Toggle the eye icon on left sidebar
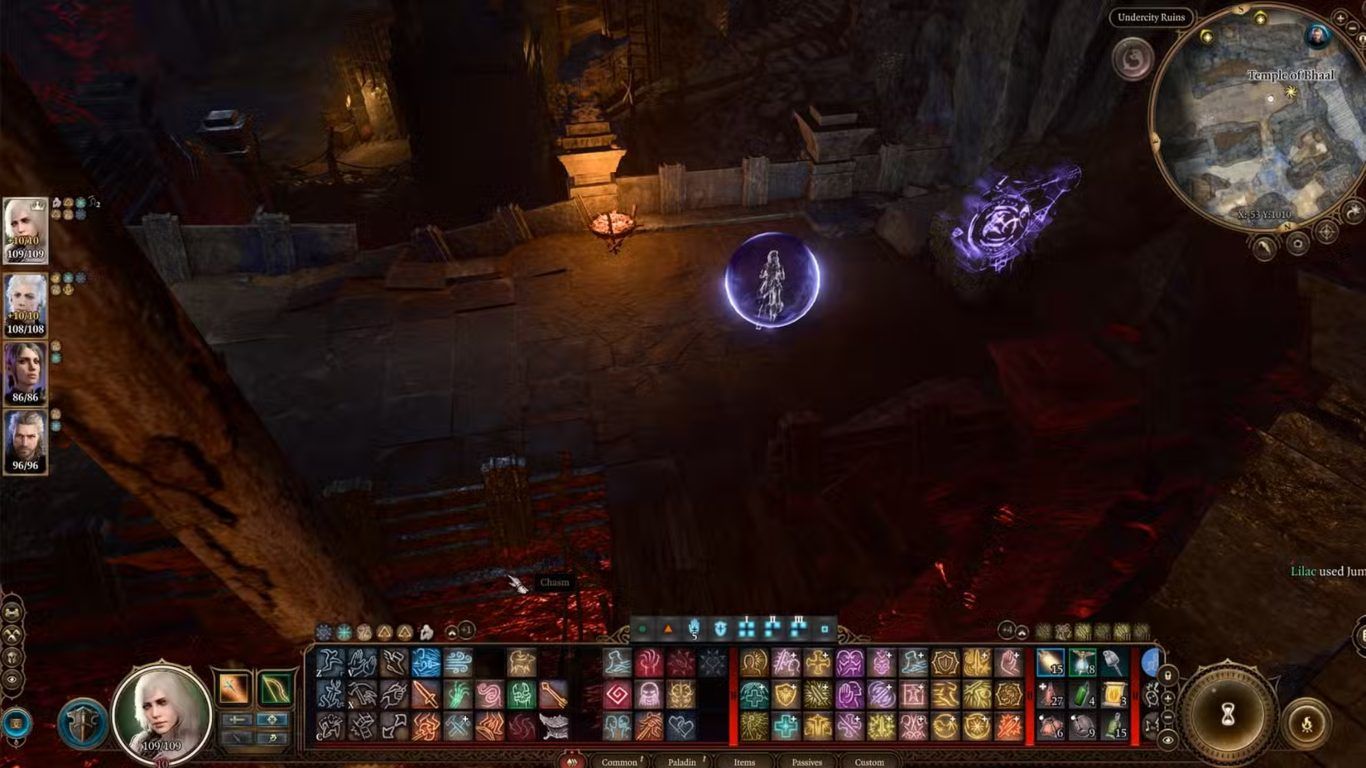The height and width of the screenshot is (768, 1366). (x=12, y=679)
